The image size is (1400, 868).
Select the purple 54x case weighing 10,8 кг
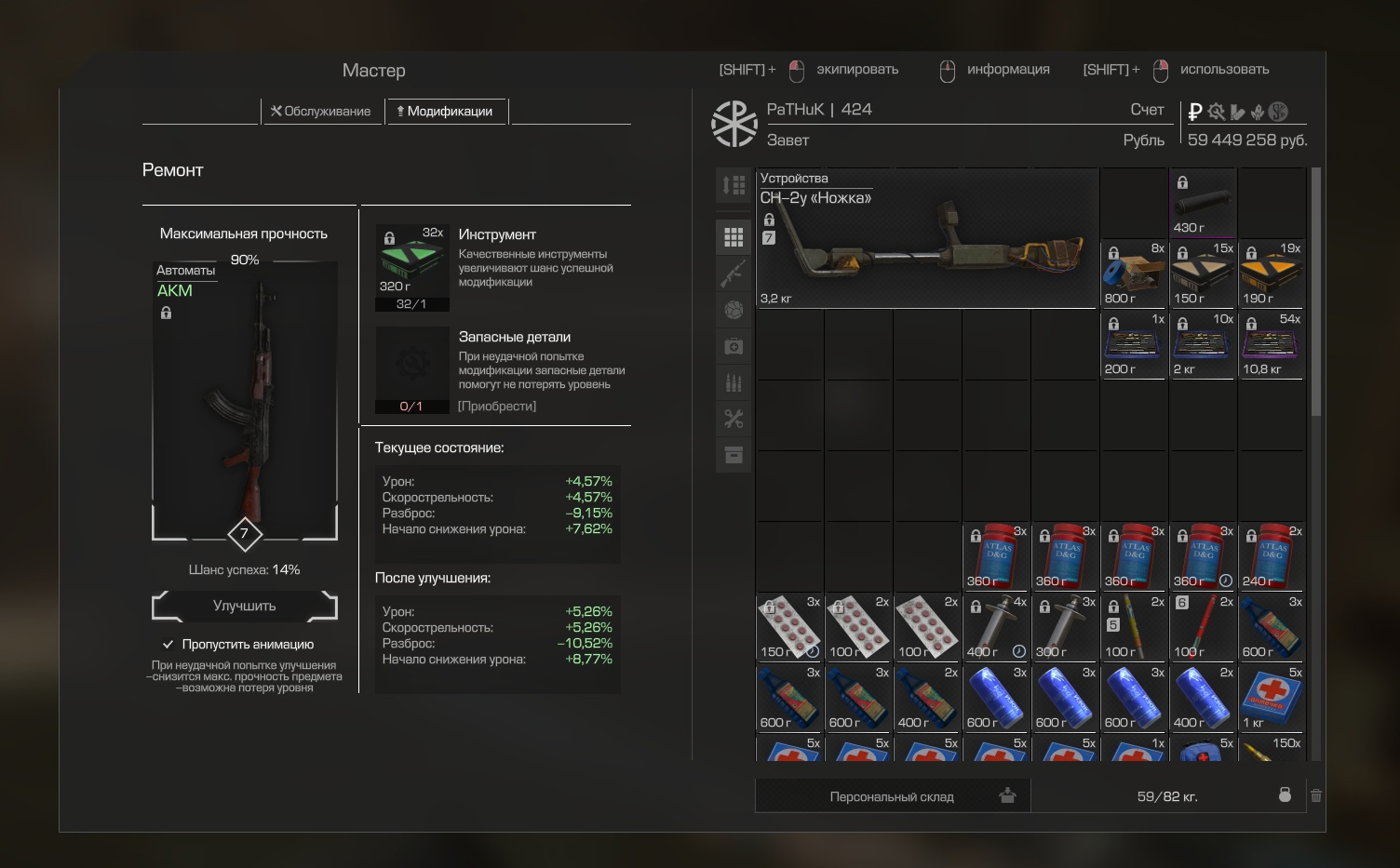coord(1272,345)
